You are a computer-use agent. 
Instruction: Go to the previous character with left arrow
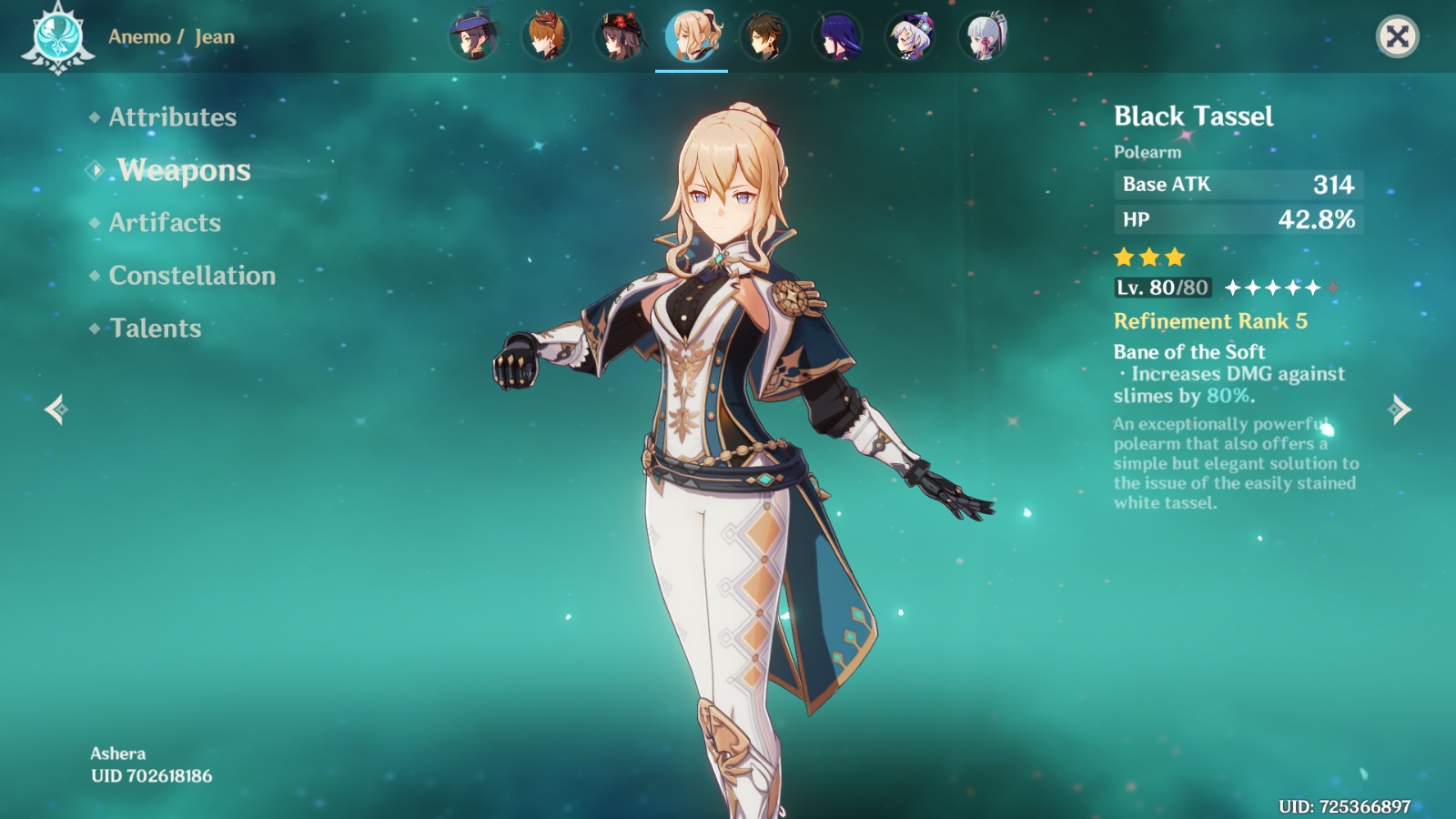click(56, 409)
